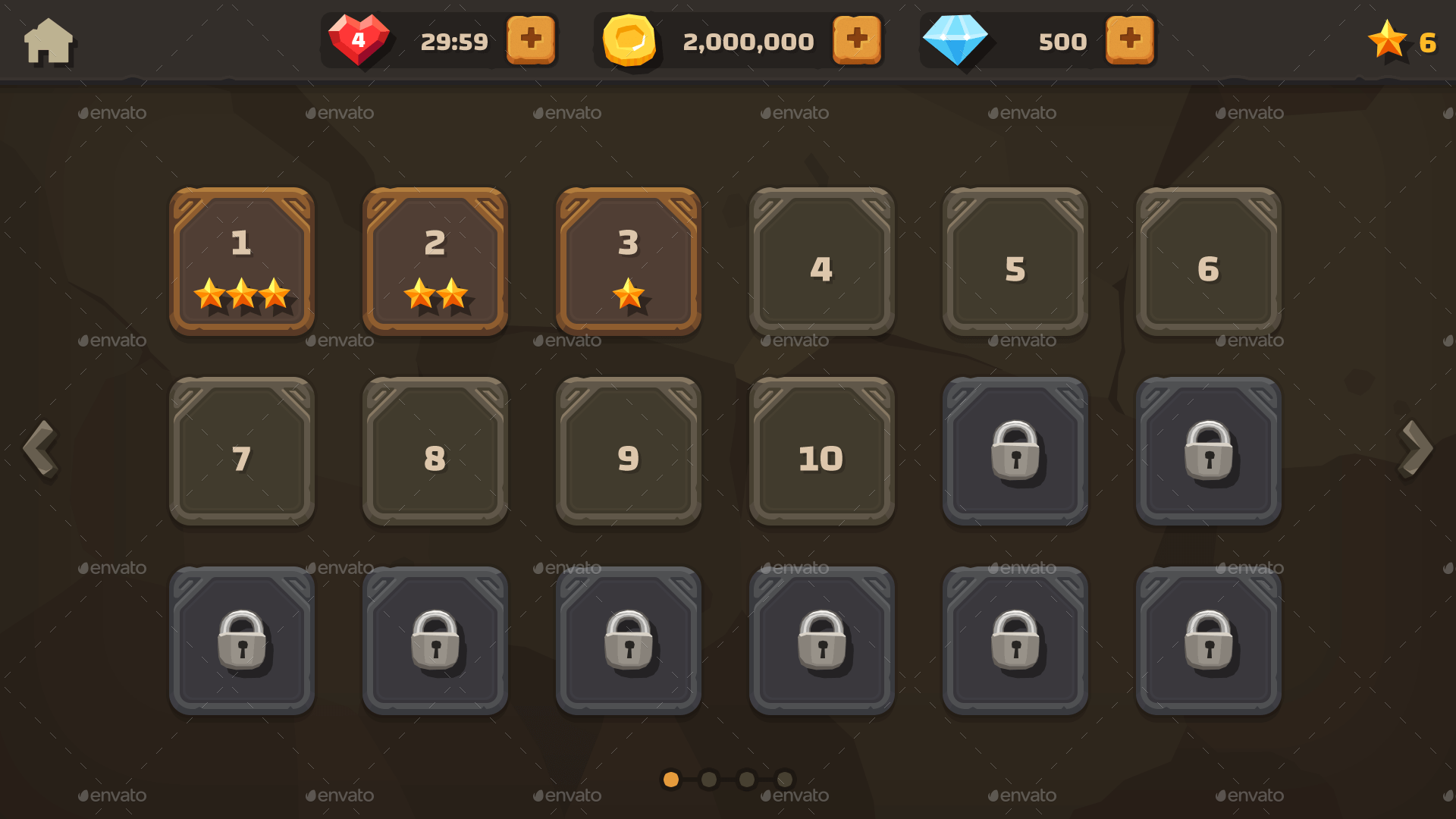Open level 3 with one star
Screen dimensions: 1456x819
point(628,262)
